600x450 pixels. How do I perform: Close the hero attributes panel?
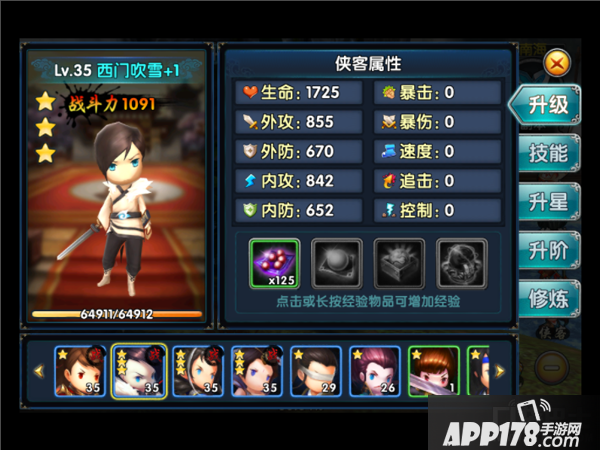tap(558, 63)
